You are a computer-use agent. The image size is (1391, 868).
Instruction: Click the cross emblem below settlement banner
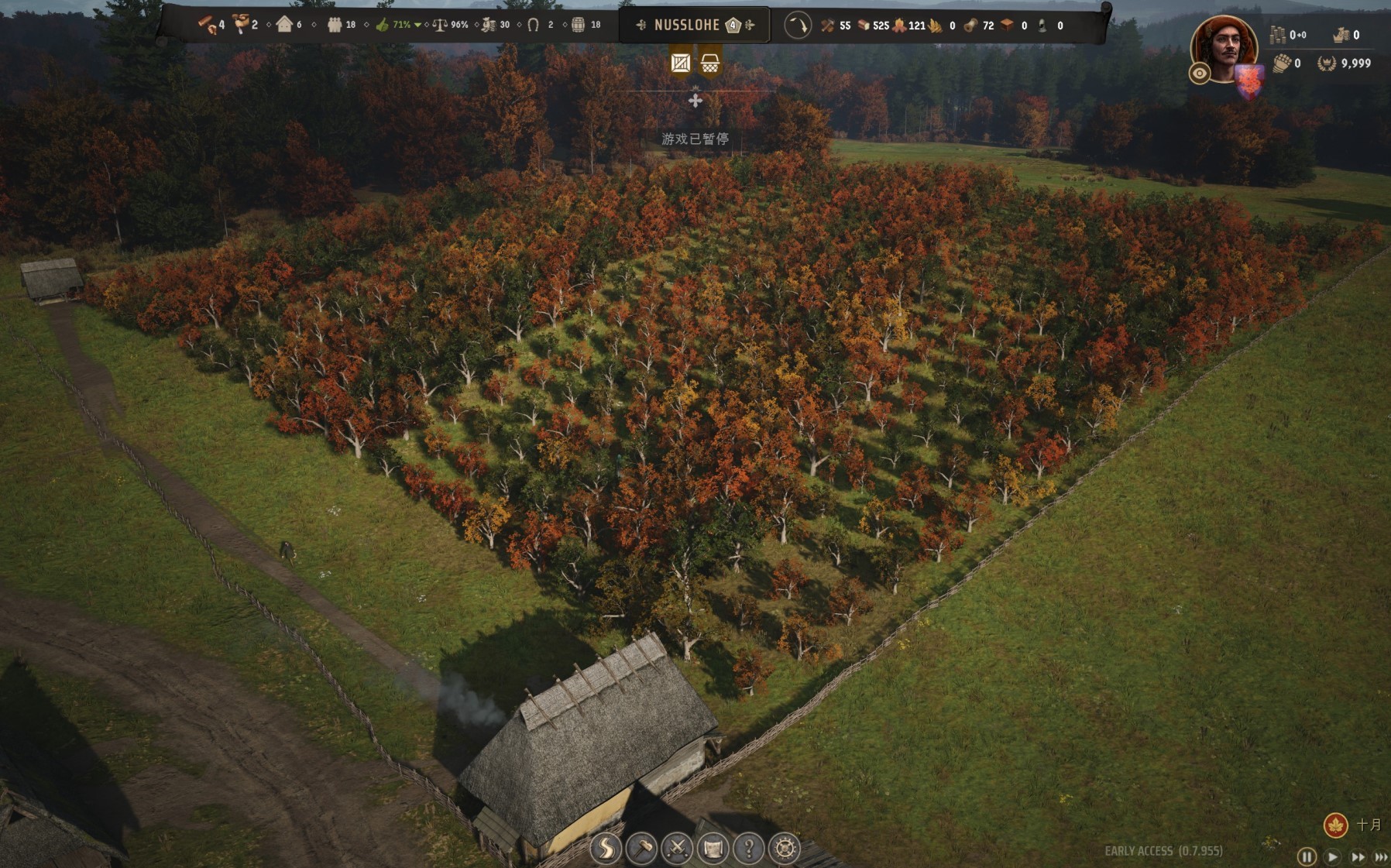(695, 100)
